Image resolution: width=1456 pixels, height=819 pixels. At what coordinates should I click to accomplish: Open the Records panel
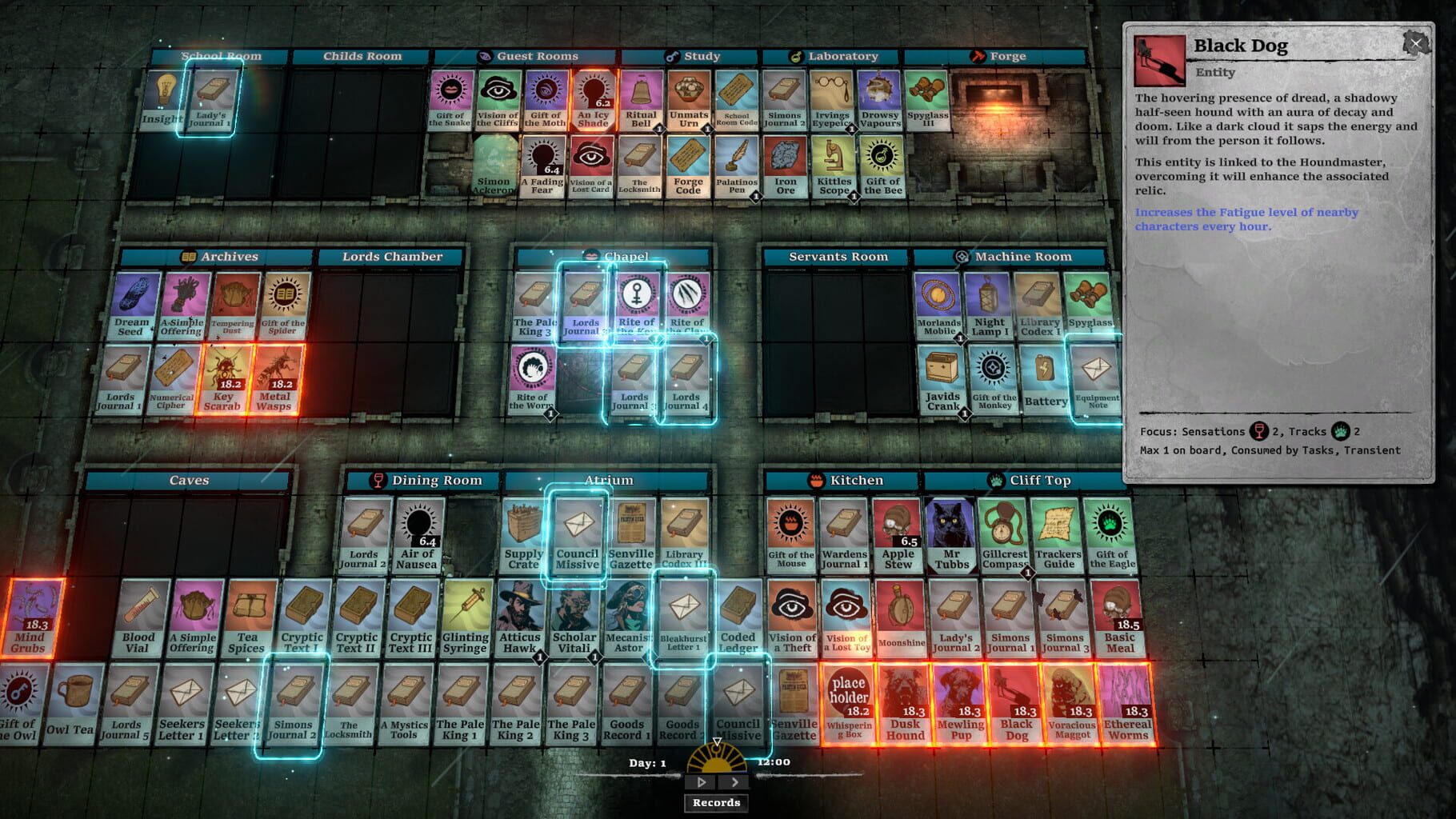[716, 802]
